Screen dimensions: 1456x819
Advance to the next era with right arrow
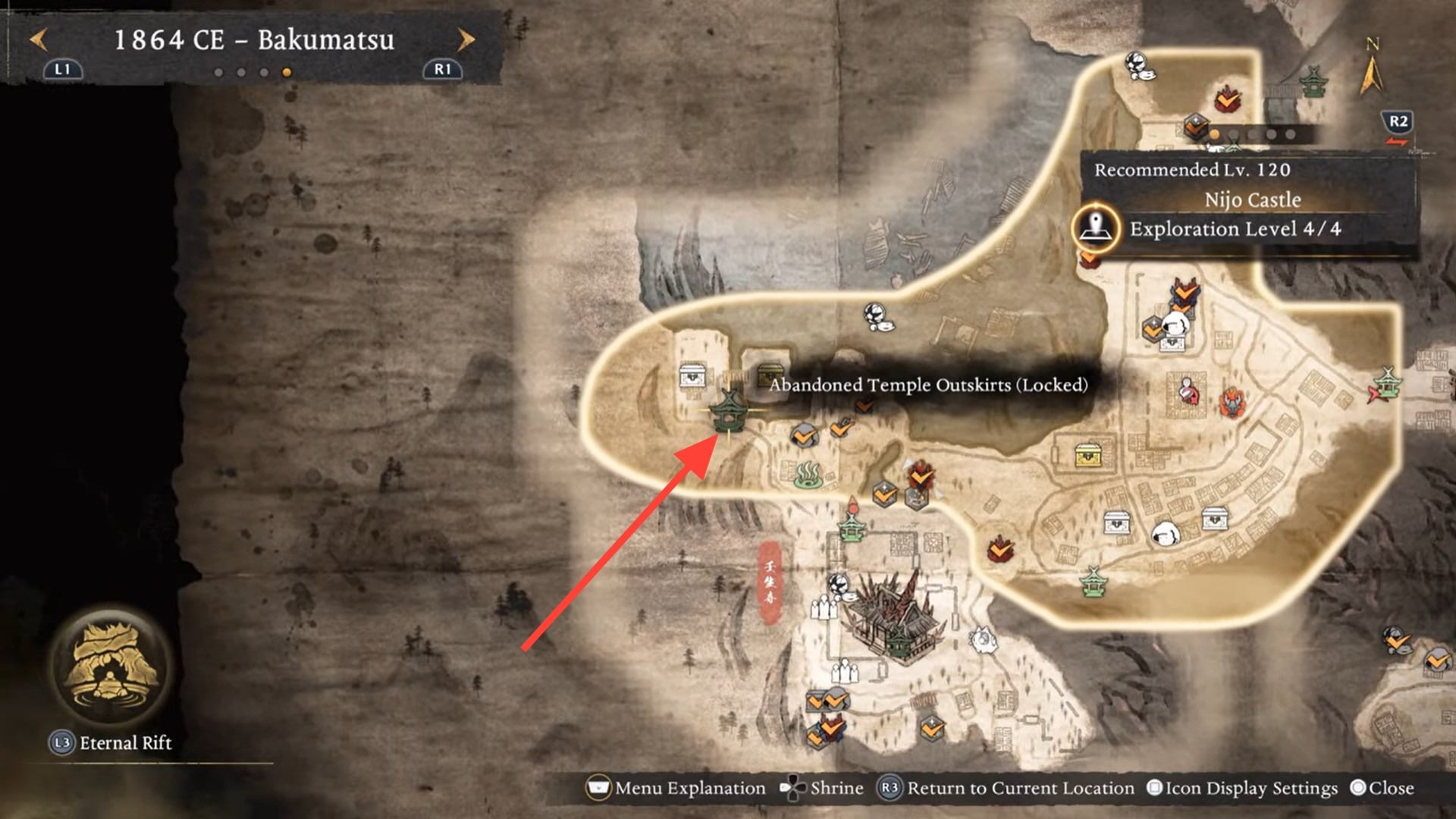tap(466, 39)
